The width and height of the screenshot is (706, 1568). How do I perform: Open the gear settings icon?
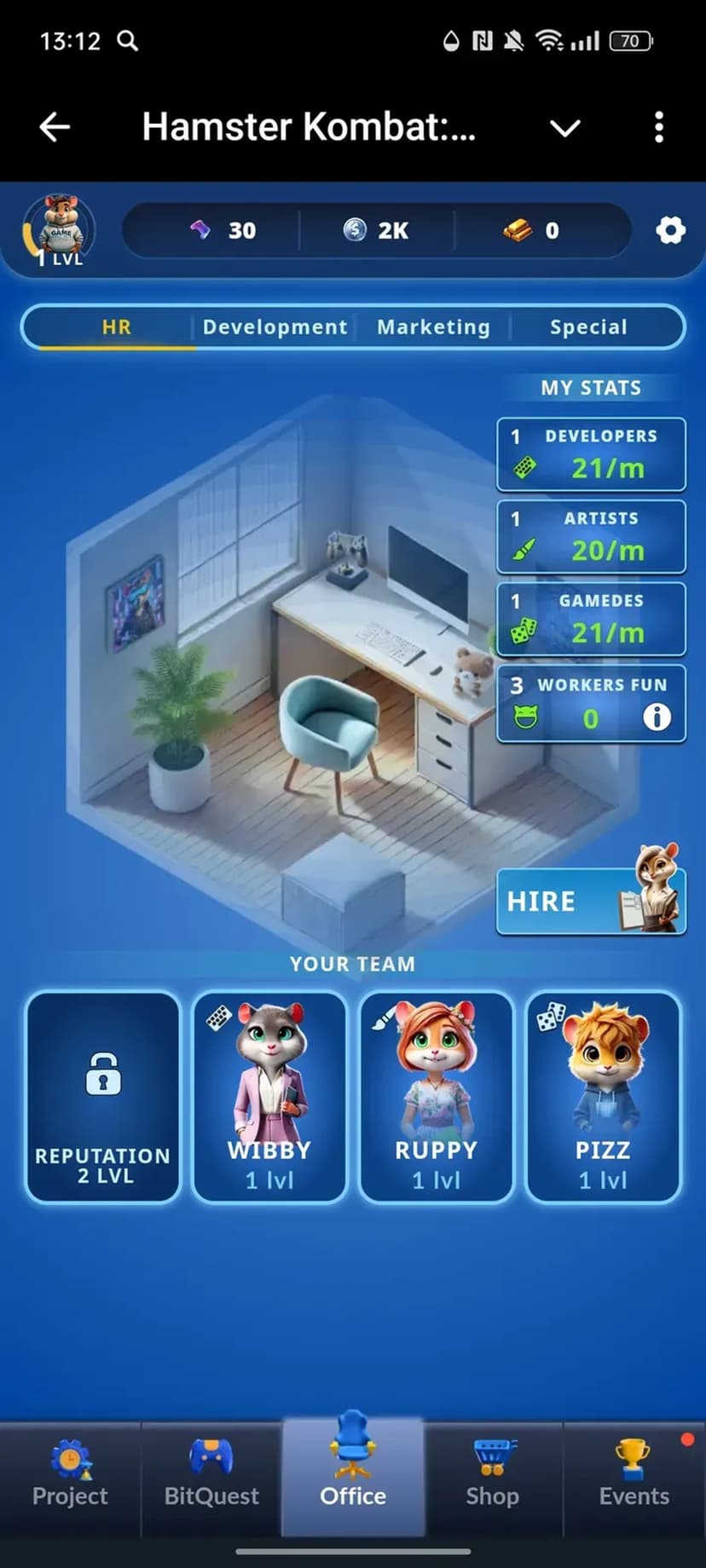(670, 230)
